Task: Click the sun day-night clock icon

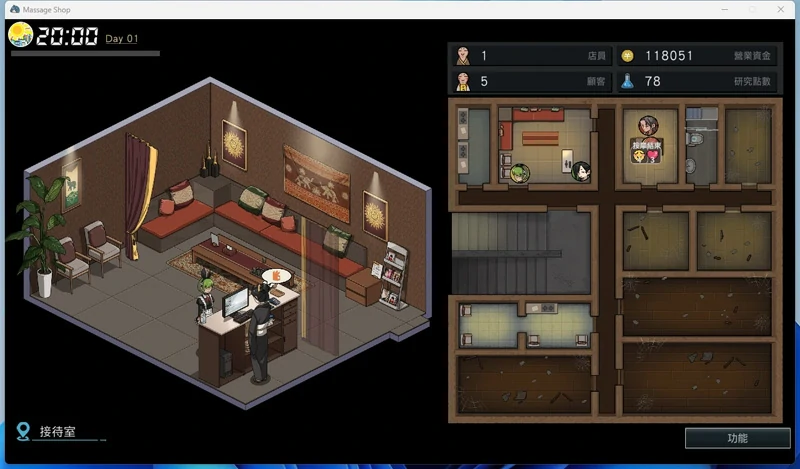Action: click(x=20, y=36)
